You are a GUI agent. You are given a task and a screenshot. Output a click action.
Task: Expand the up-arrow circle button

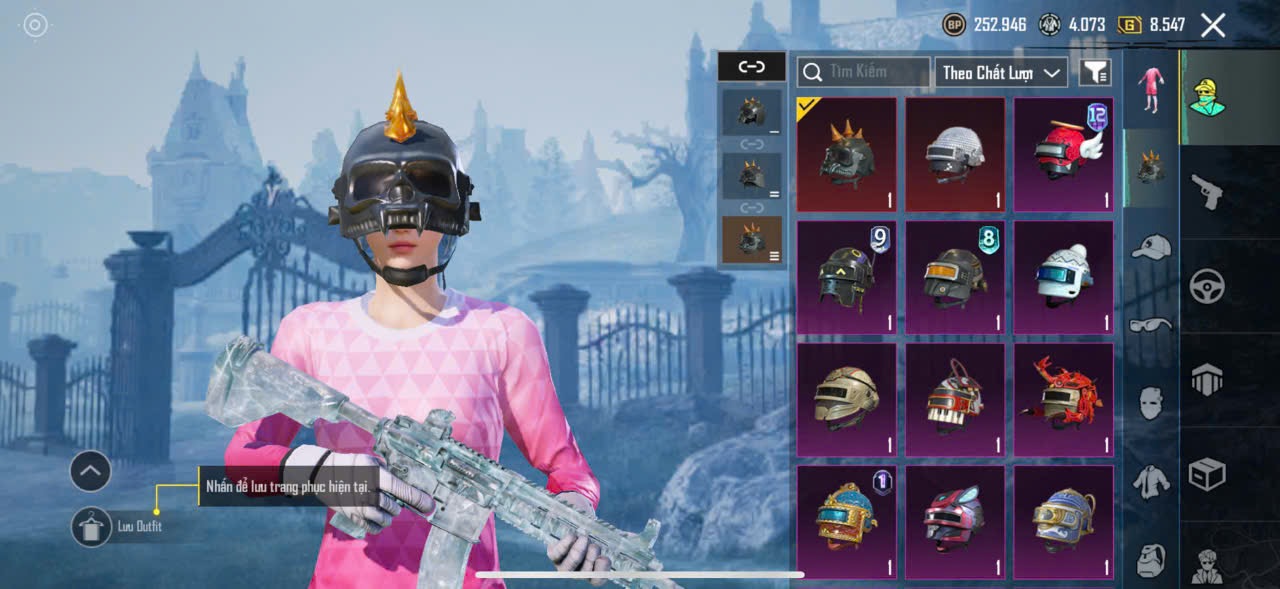coord(90,470)
